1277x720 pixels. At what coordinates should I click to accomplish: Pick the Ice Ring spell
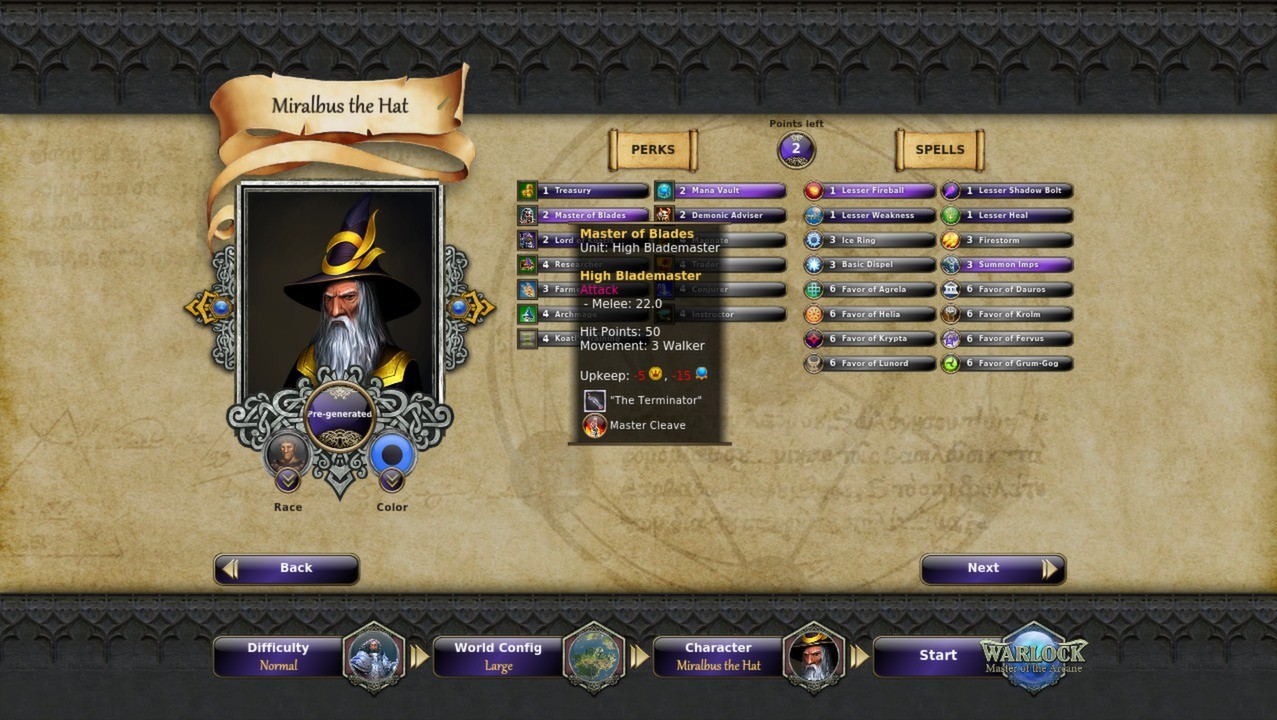pos(870,240)
